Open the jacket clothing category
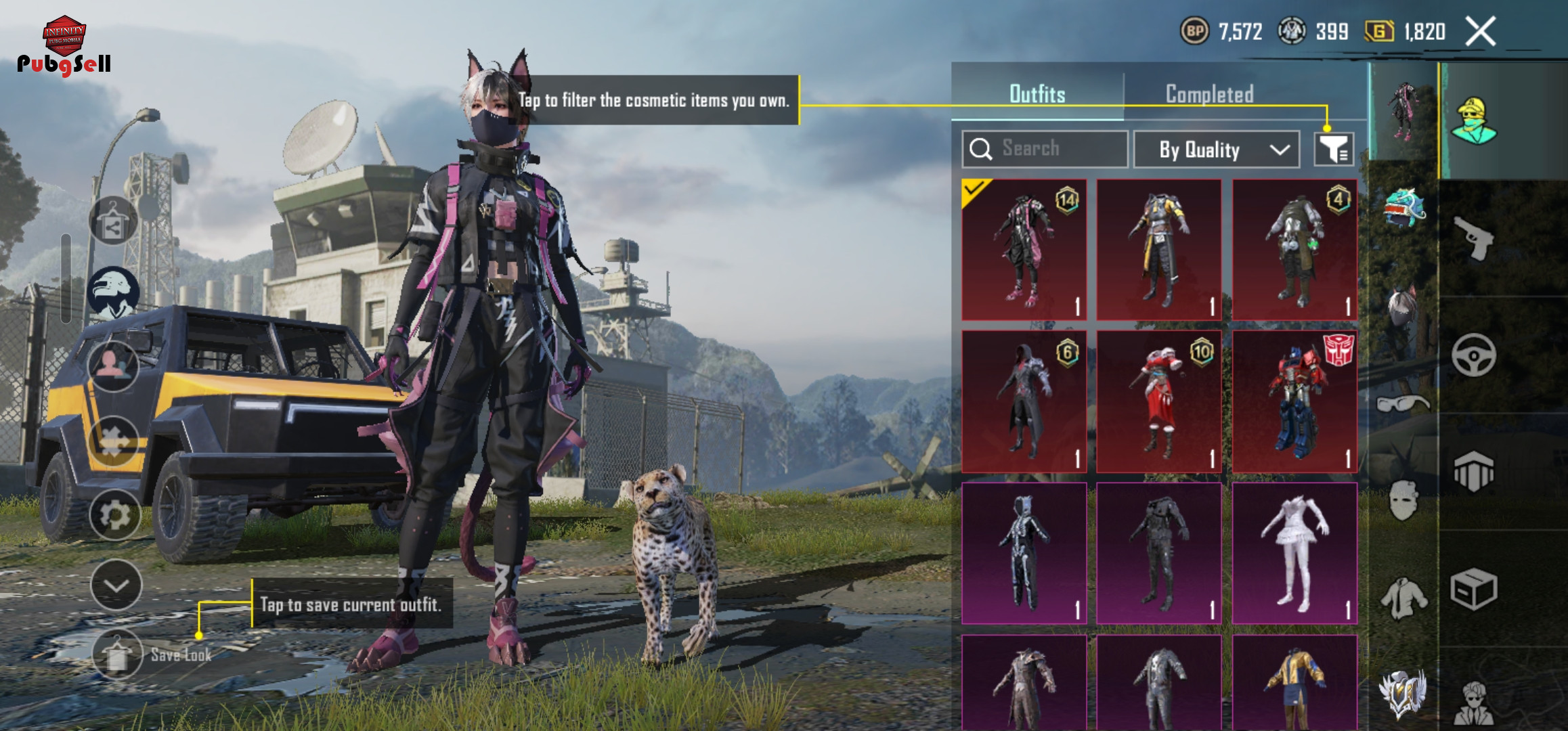1568x731 pixels. coord(1403,598)
